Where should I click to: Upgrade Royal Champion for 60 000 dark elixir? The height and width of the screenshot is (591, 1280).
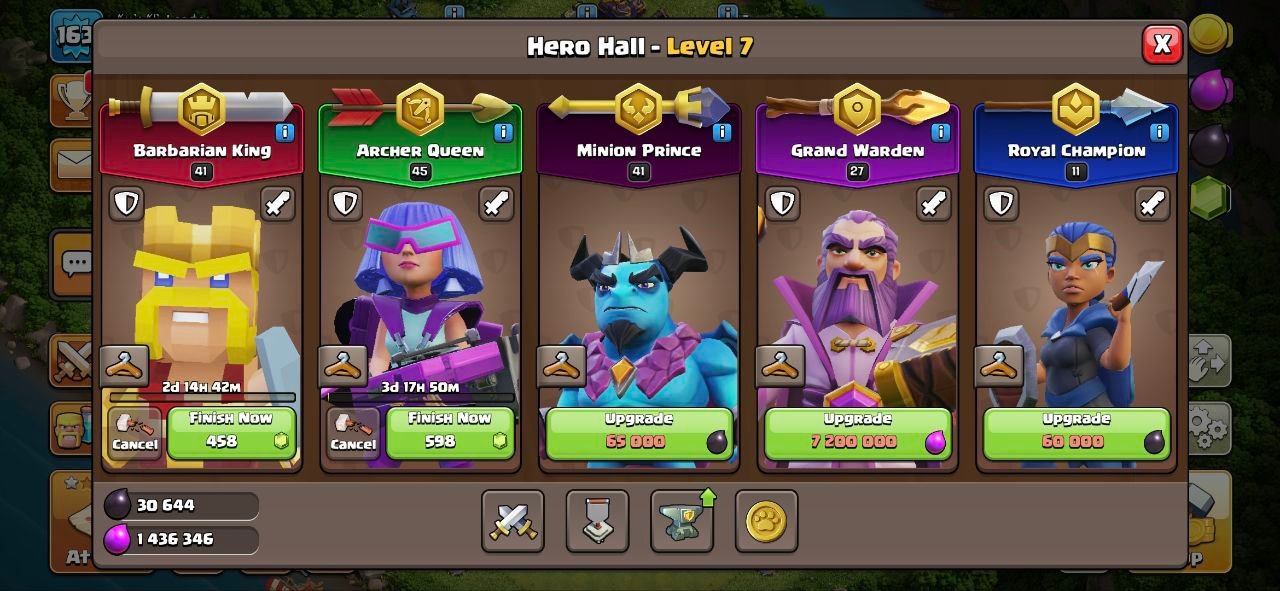point(1076,431)
